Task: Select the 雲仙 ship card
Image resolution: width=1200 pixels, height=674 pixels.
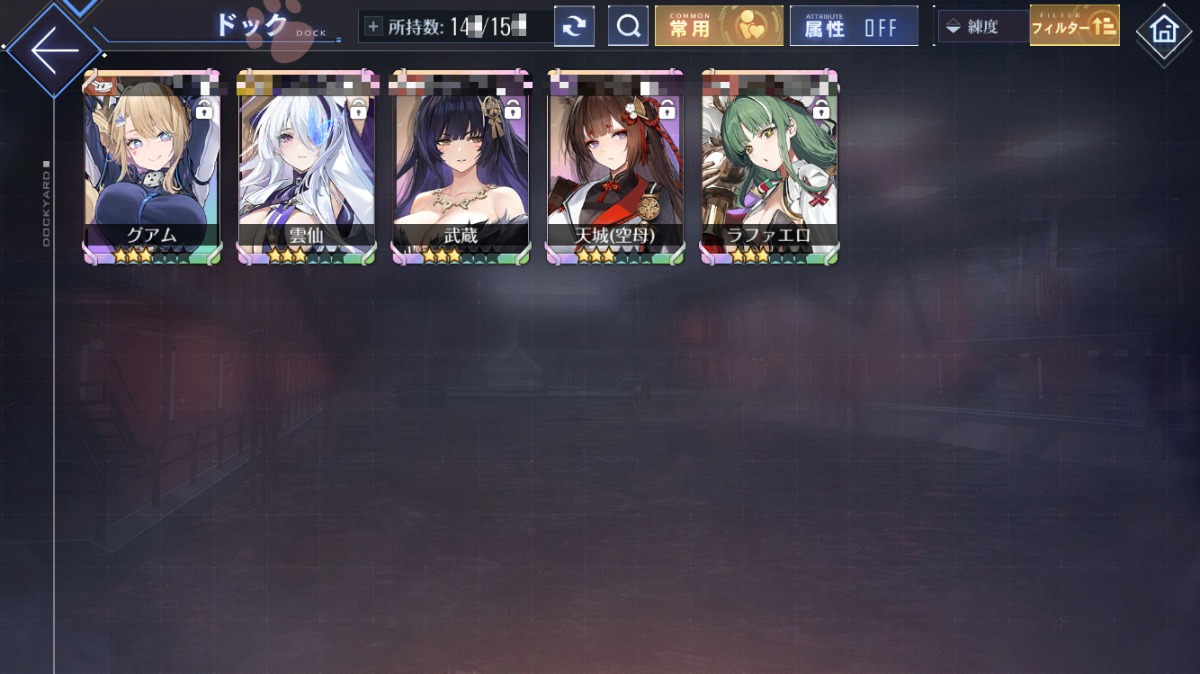Action: click(x=306, y=167)
